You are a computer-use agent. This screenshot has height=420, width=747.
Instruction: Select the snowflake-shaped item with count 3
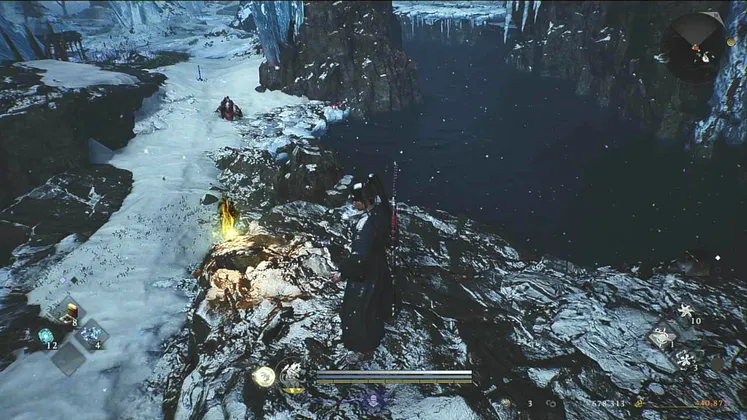686,359
